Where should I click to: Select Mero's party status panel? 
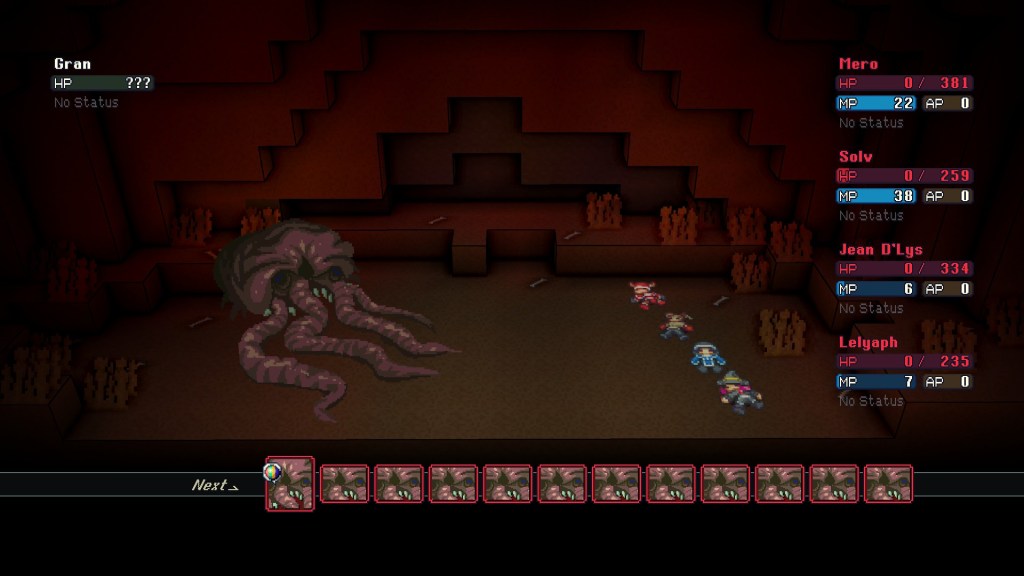point(904,93)
